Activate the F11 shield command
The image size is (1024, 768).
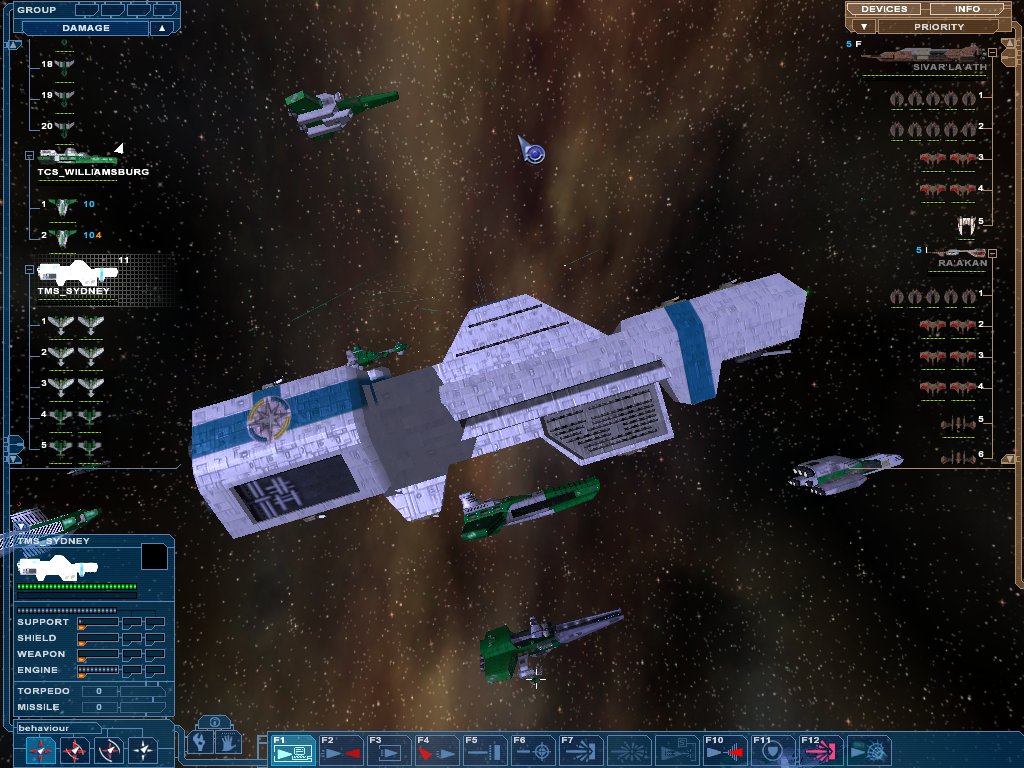tap(773, 750)
